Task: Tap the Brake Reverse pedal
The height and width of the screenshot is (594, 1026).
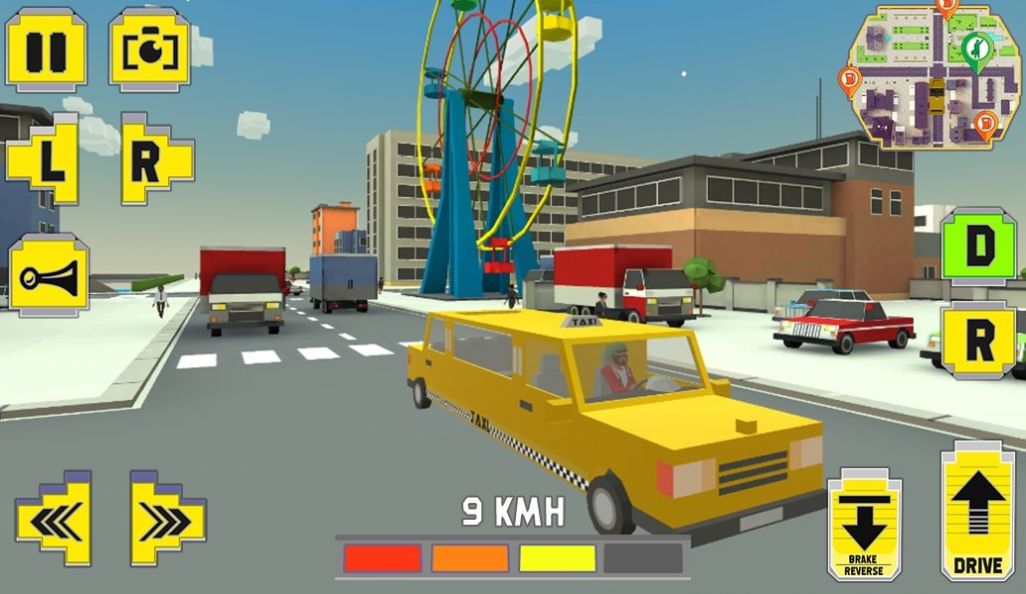Action: point(864,523)
